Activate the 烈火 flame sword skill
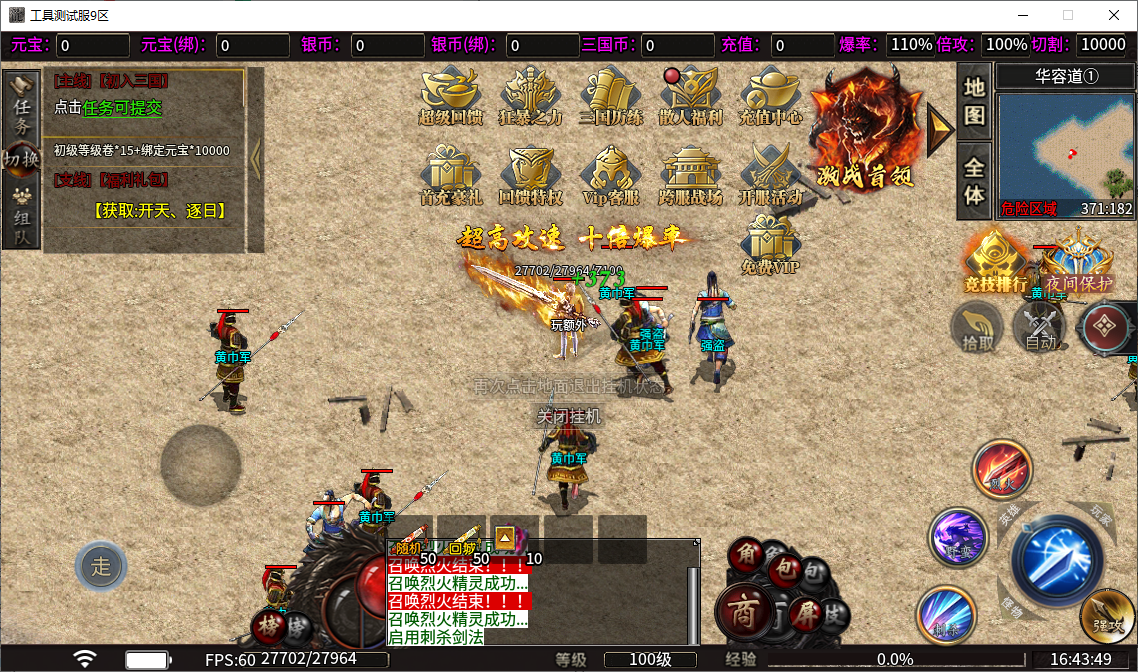 tap(1002, 469)
